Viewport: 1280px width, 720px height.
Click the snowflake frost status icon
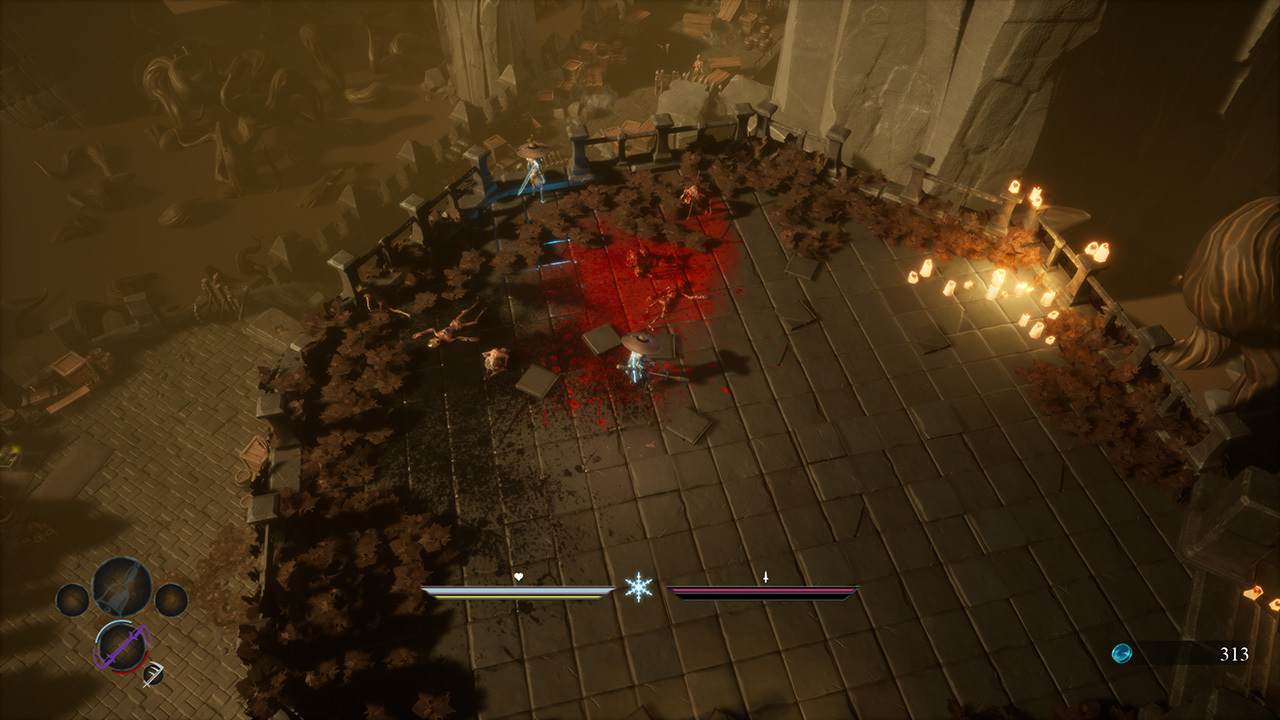(x=638, y=587)
